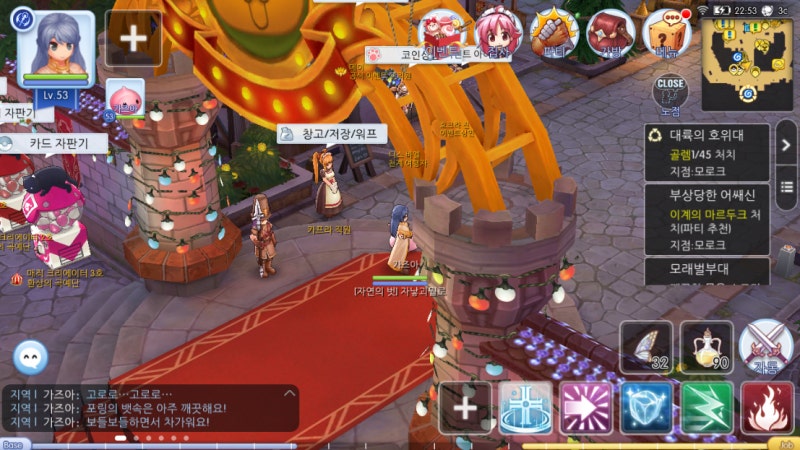The image size is (800, 450).
Task: Toggle crossed-swords auto battle
Action: [767, 346]
